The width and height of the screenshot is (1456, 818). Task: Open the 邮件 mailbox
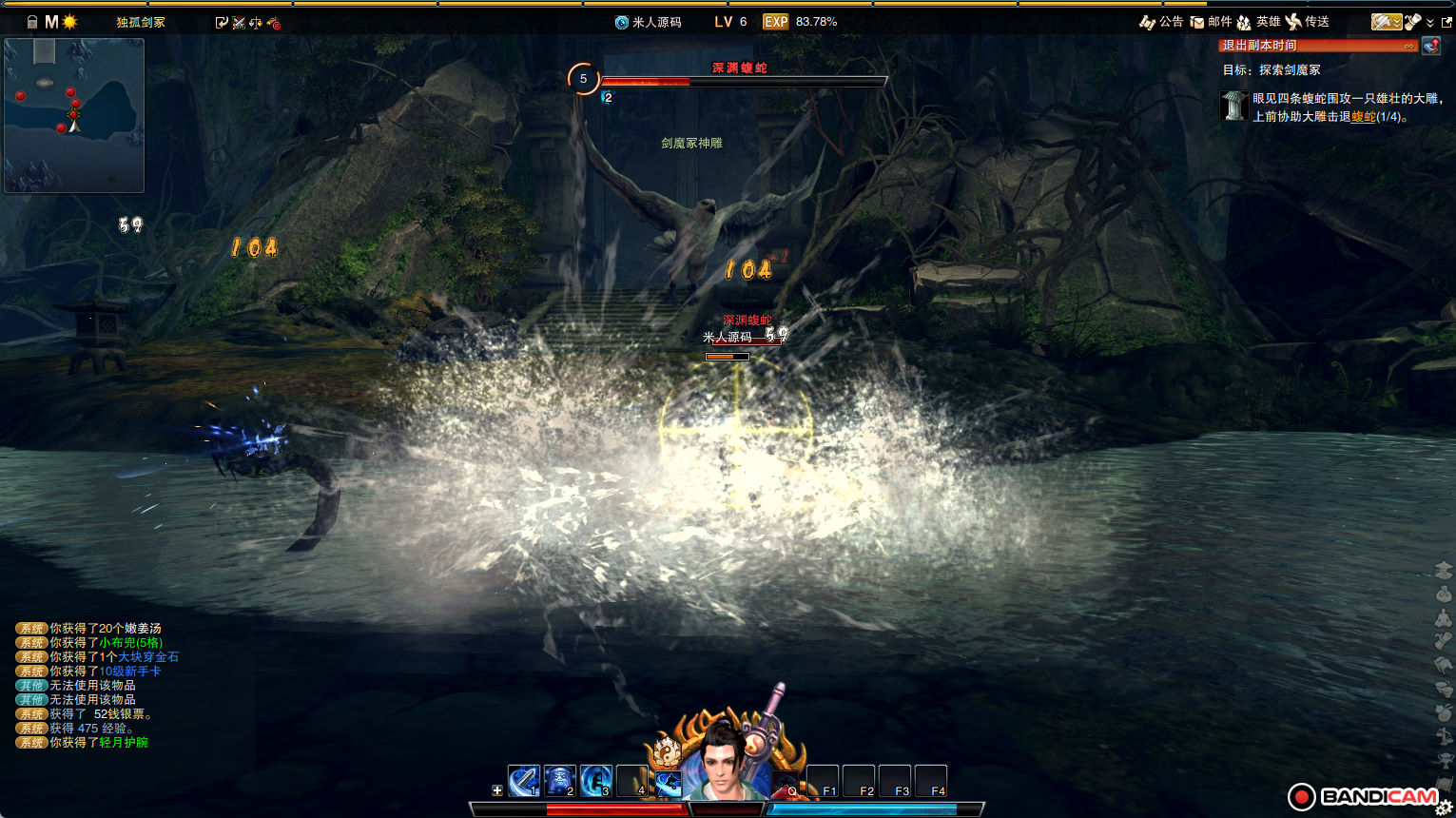click(x=1211, y=22)
